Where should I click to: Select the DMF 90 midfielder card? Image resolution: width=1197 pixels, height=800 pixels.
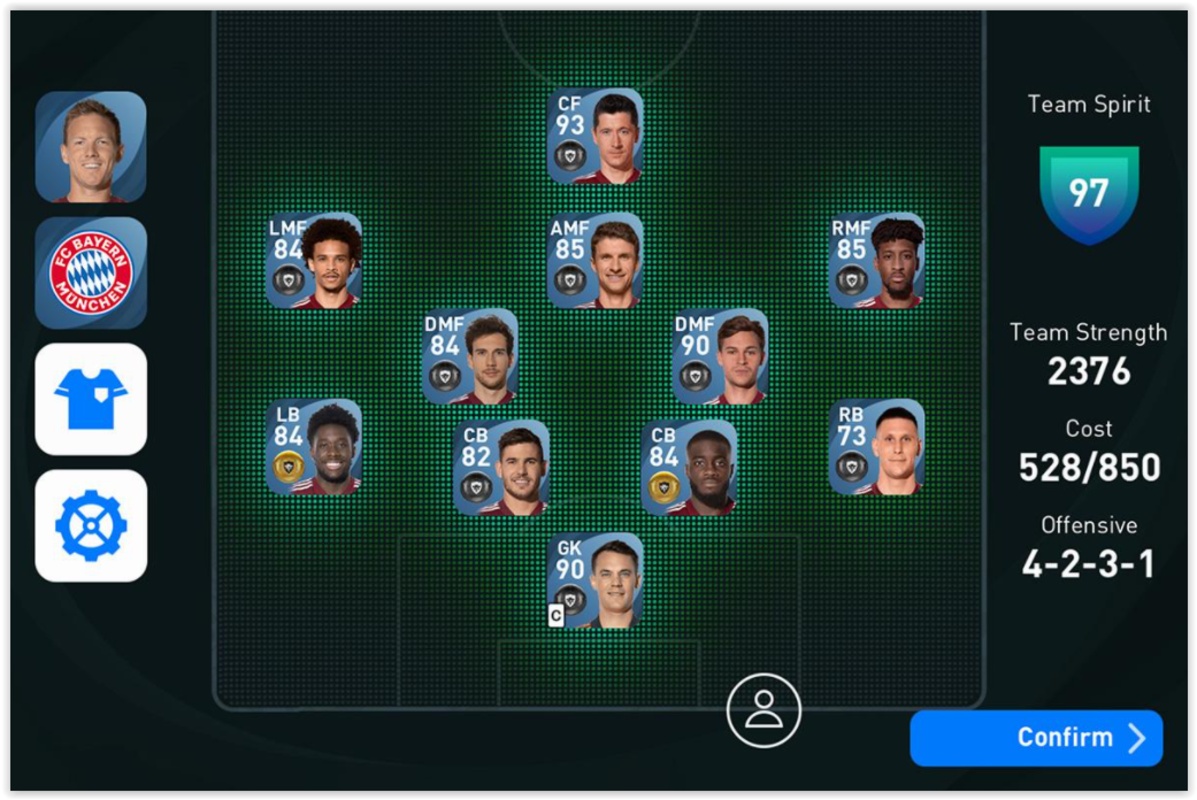pyautogui.click(x=720, y=356)
